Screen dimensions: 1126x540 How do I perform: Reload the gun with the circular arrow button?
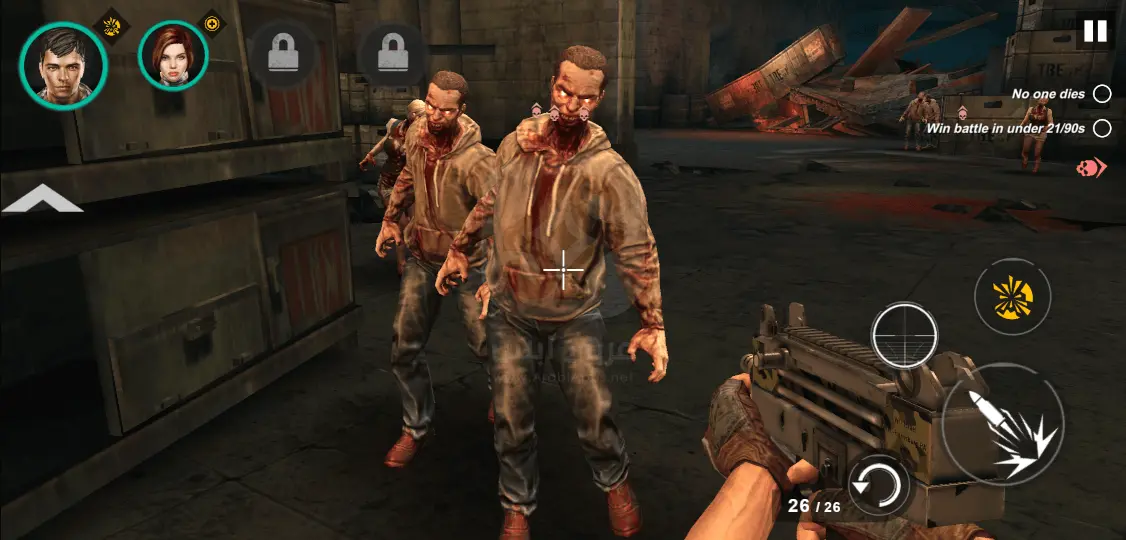coord(877,487)
